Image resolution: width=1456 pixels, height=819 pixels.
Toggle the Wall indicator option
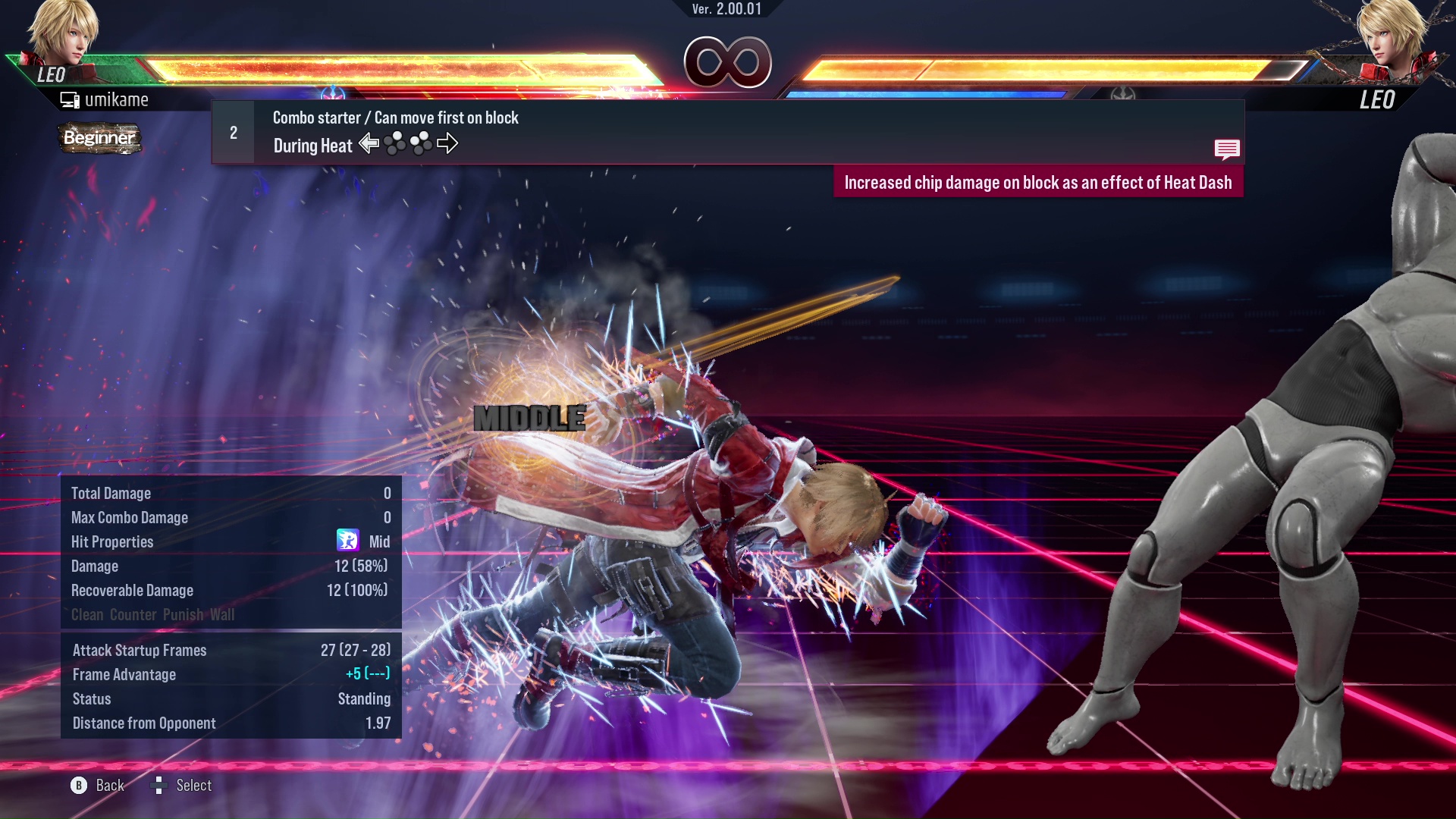point(224,615)
